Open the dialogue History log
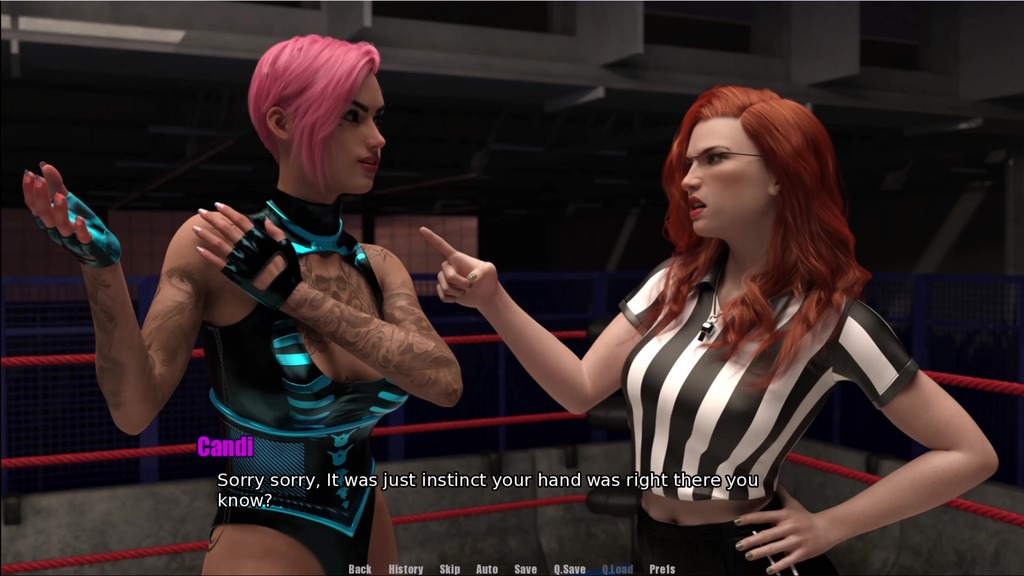 406,569
